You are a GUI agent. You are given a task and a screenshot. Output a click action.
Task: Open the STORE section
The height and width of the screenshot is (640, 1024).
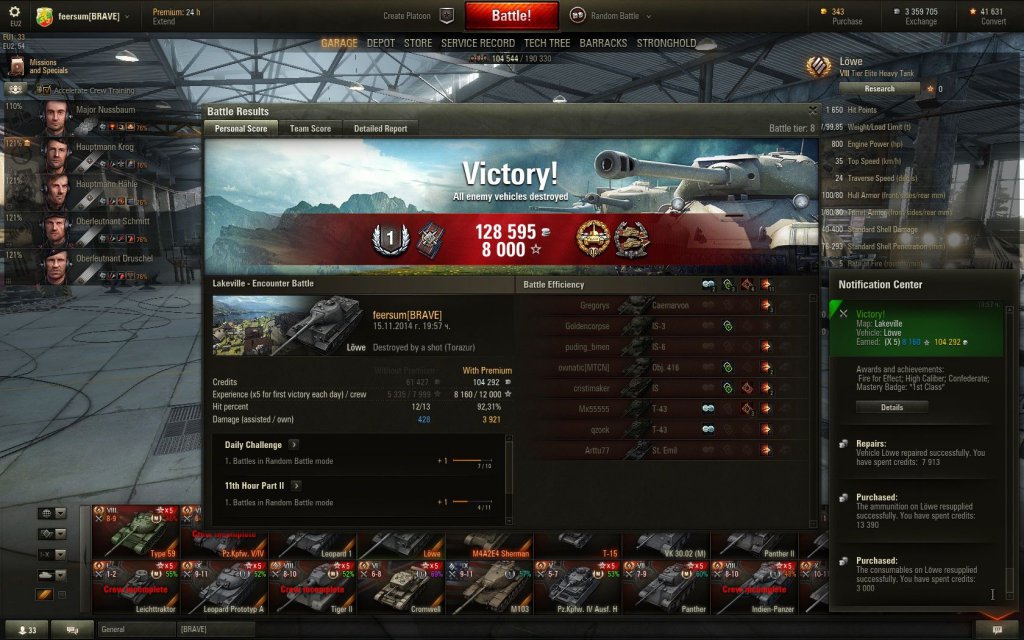pyautogui.click(x=418, y=44)
